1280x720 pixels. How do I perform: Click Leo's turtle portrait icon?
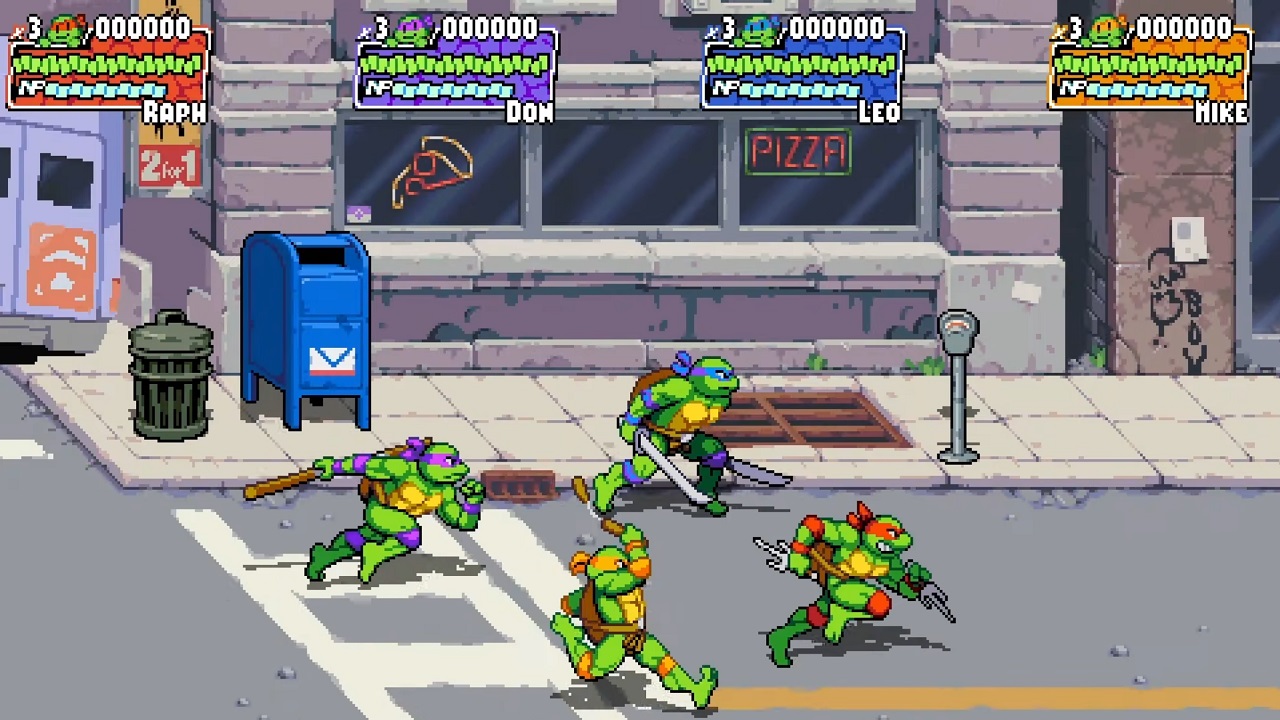tap(762, 31)
